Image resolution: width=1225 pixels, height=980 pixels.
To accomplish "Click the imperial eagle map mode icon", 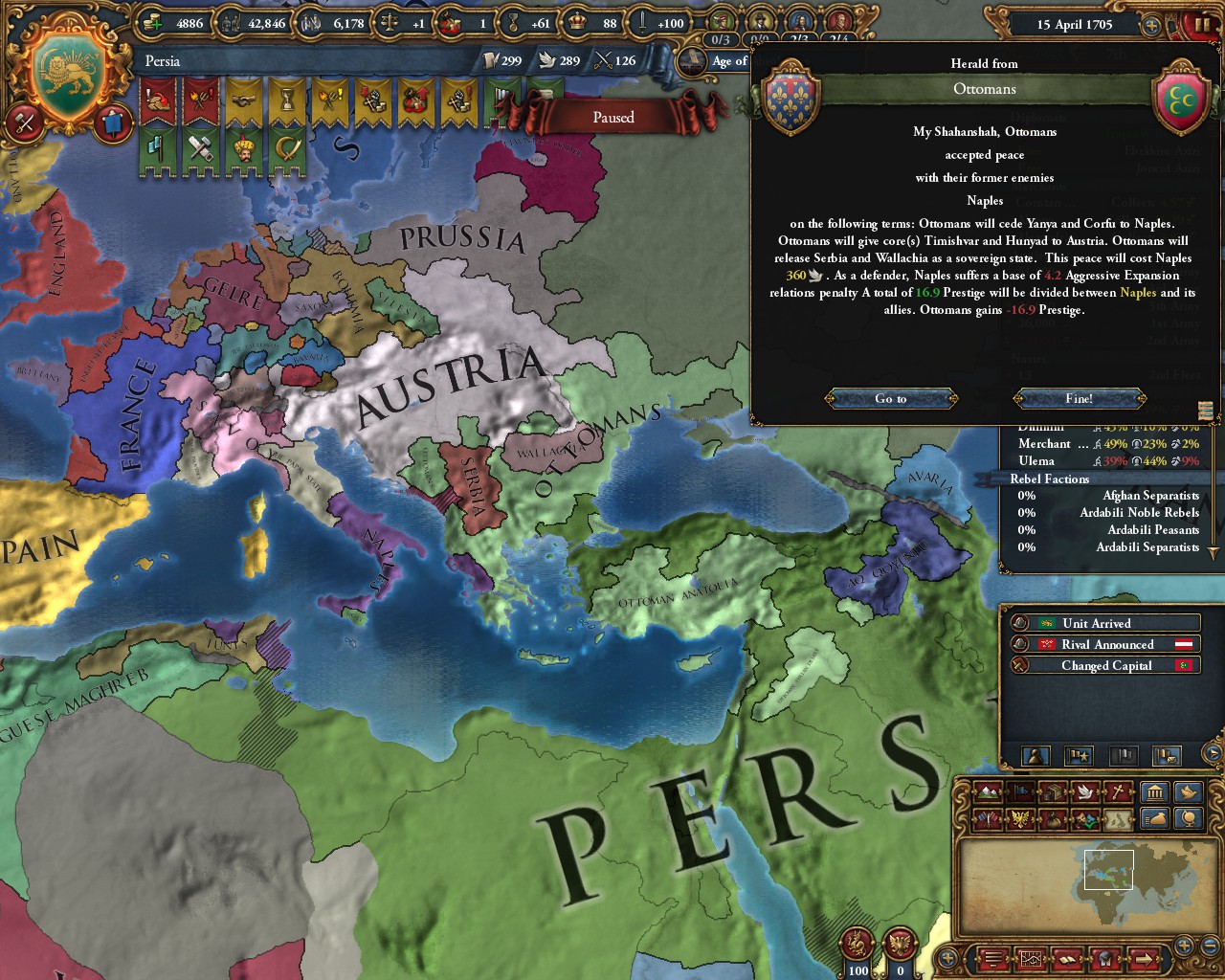I will pyautogui.click(x=1020, y=820).
